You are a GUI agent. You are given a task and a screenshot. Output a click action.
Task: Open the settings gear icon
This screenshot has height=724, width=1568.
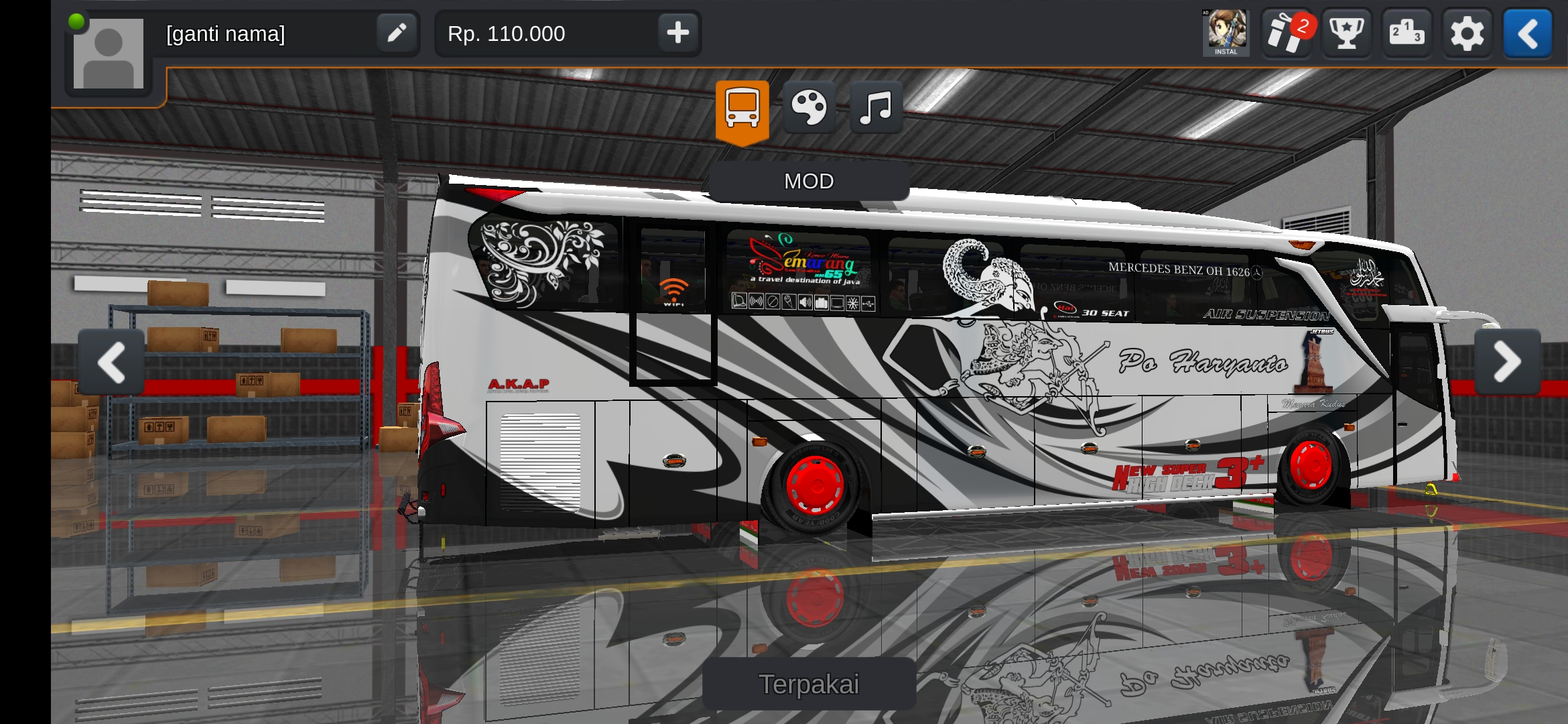pyautogui.click(x=1467, y=32)
